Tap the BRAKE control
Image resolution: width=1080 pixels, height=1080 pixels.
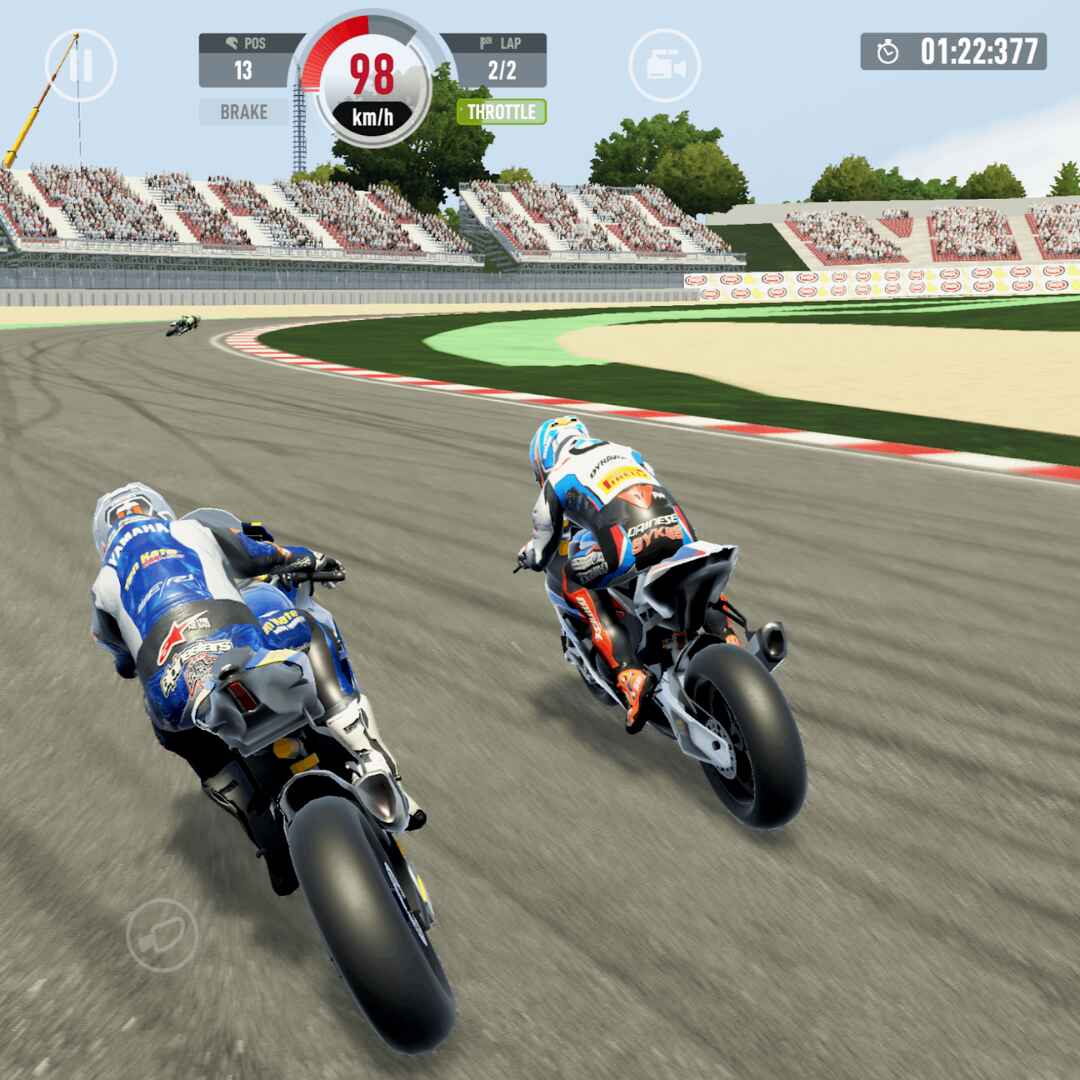click(243, 111)
